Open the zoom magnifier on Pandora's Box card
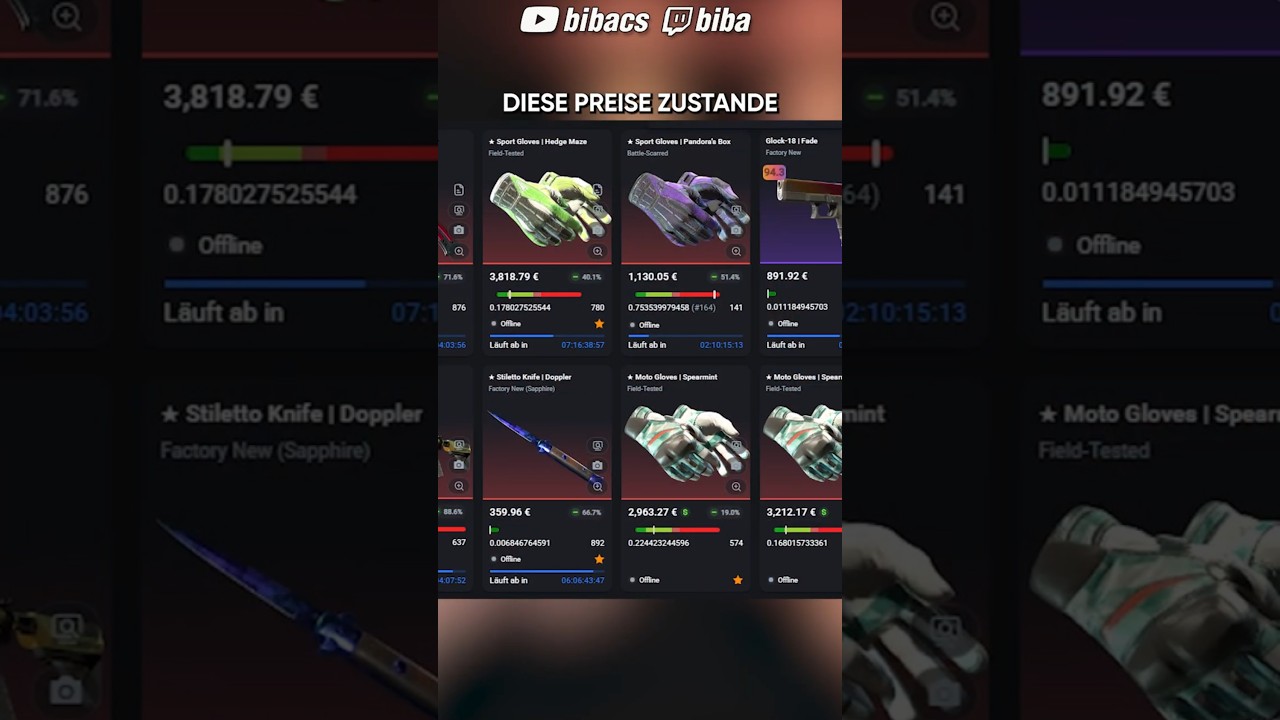This screenshot has height=720, width=1280. (x=736, y=251)
